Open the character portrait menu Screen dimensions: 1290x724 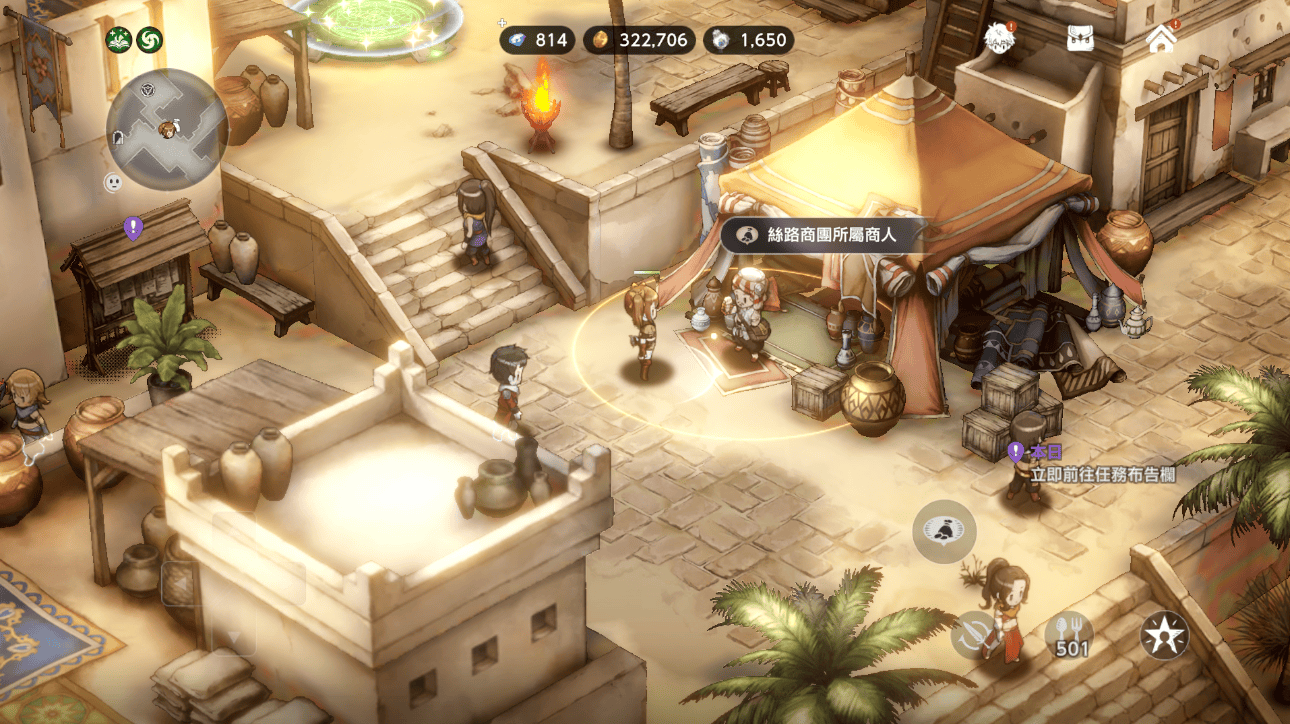[x=998, y=39]
